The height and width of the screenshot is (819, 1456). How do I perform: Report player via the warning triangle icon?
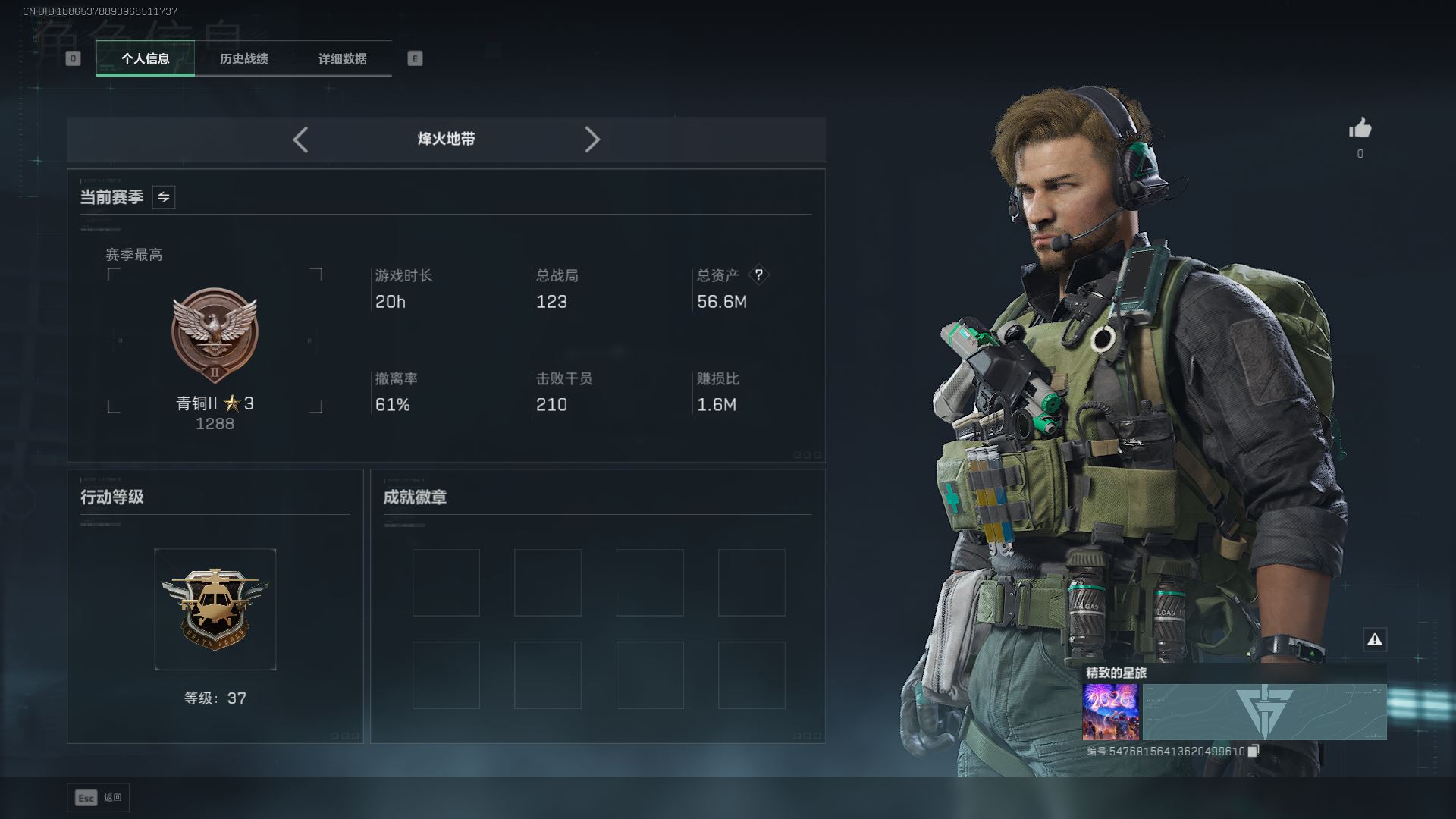click(1374, 639)
